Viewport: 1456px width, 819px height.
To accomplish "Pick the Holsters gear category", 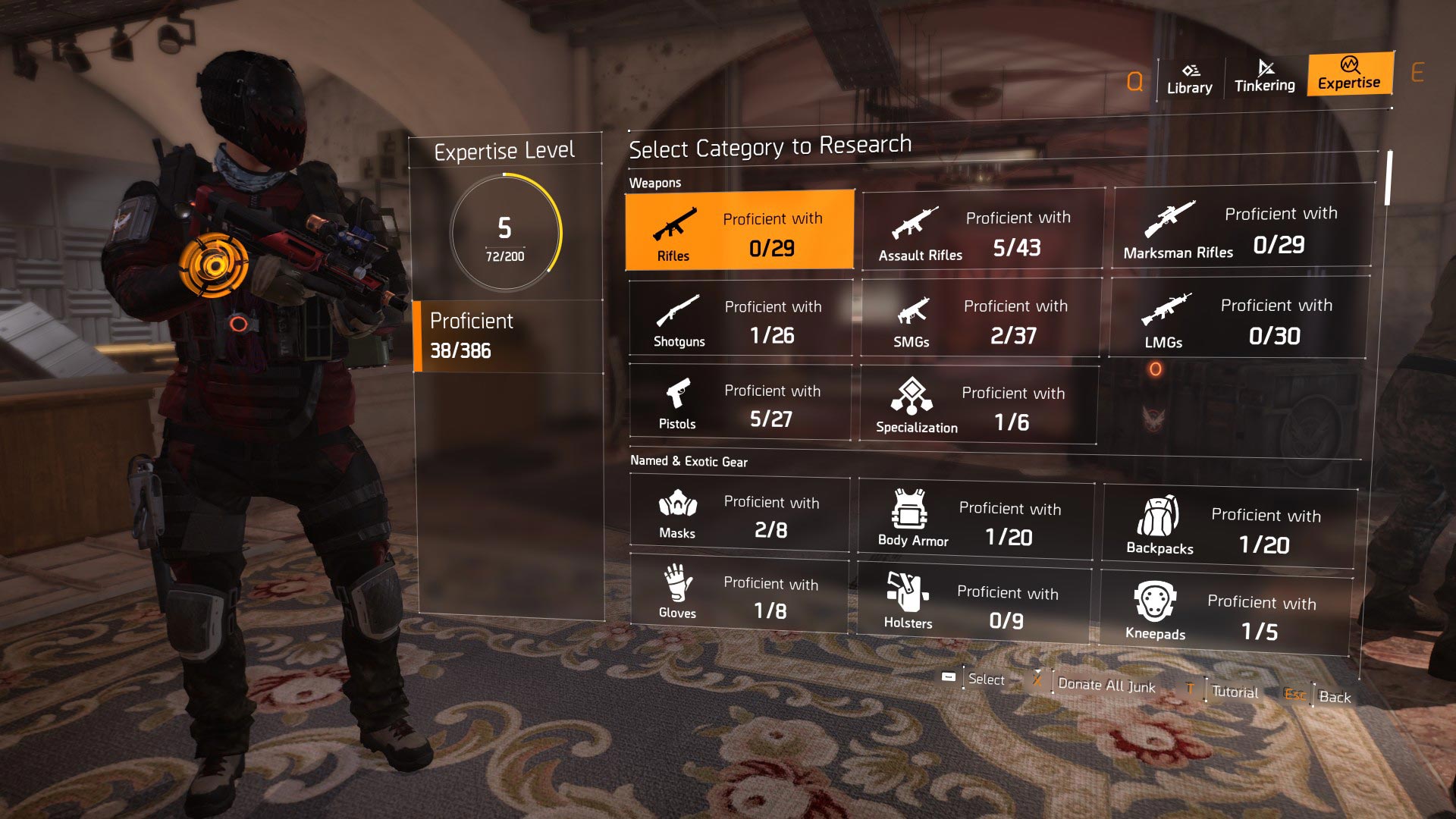I will (x=974, y=605).
